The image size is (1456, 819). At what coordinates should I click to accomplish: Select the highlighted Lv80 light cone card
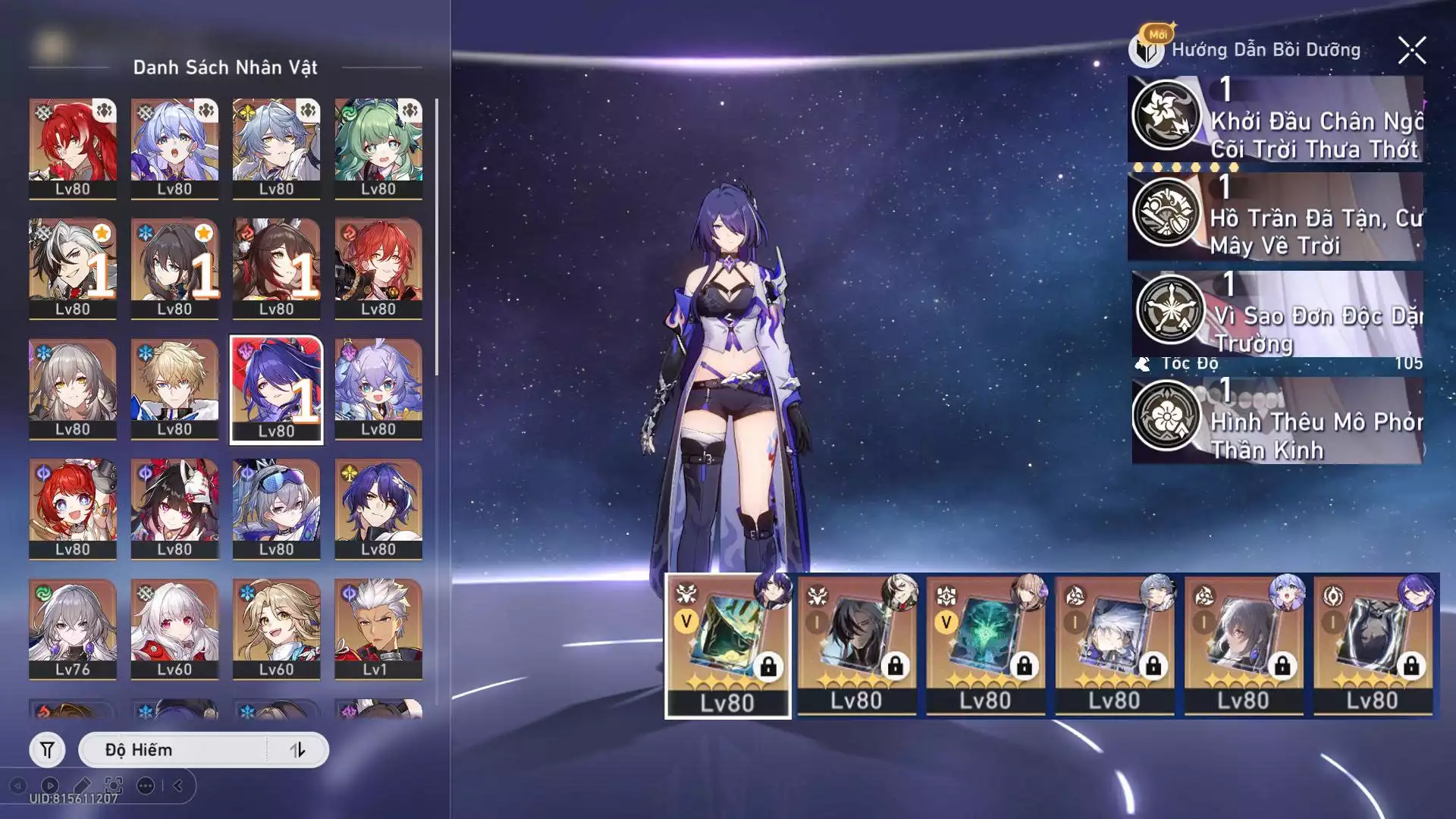tap(728, 645)
